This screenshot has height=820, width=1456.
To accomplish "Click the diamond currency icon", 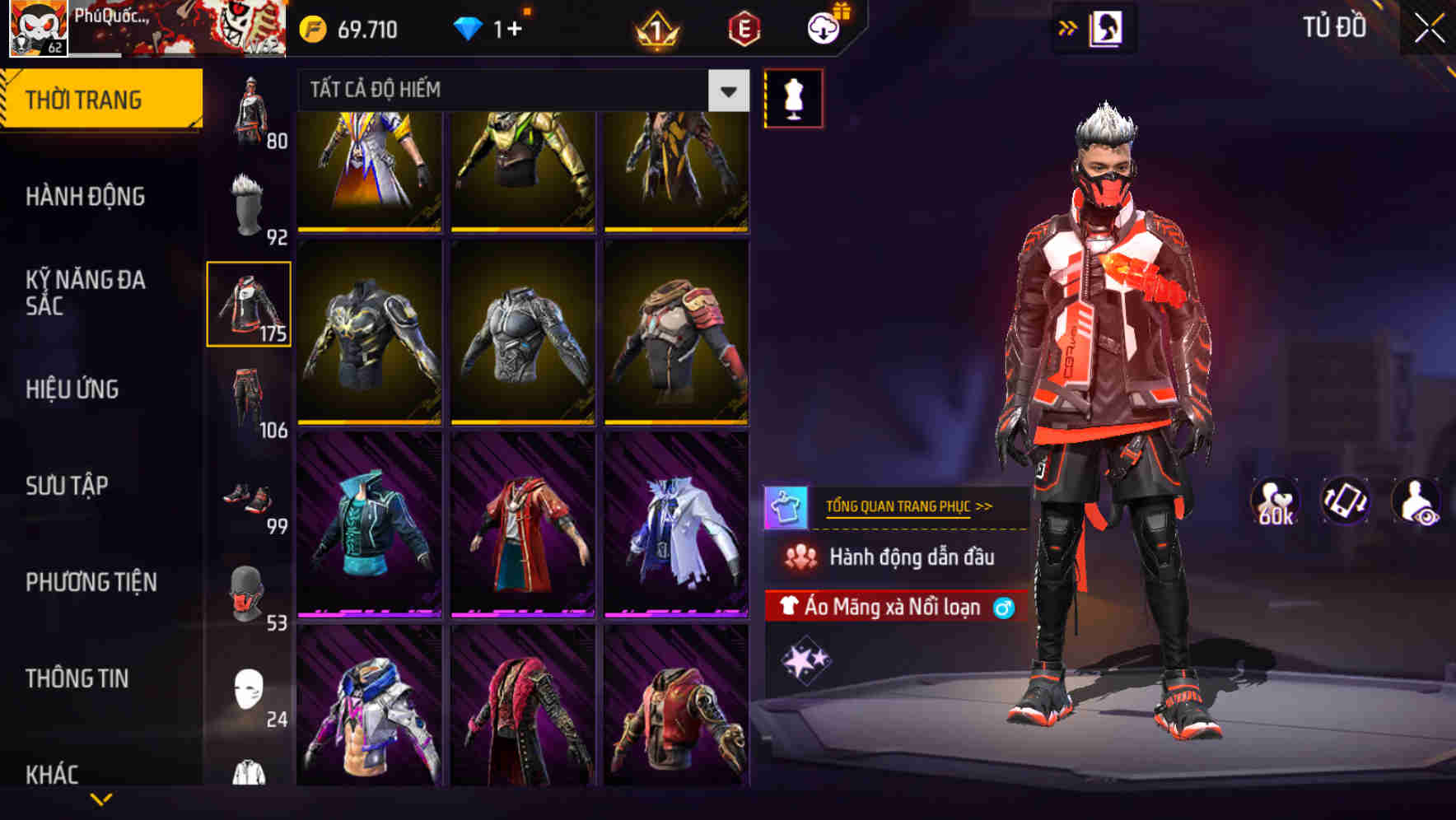I will (469, 30).
